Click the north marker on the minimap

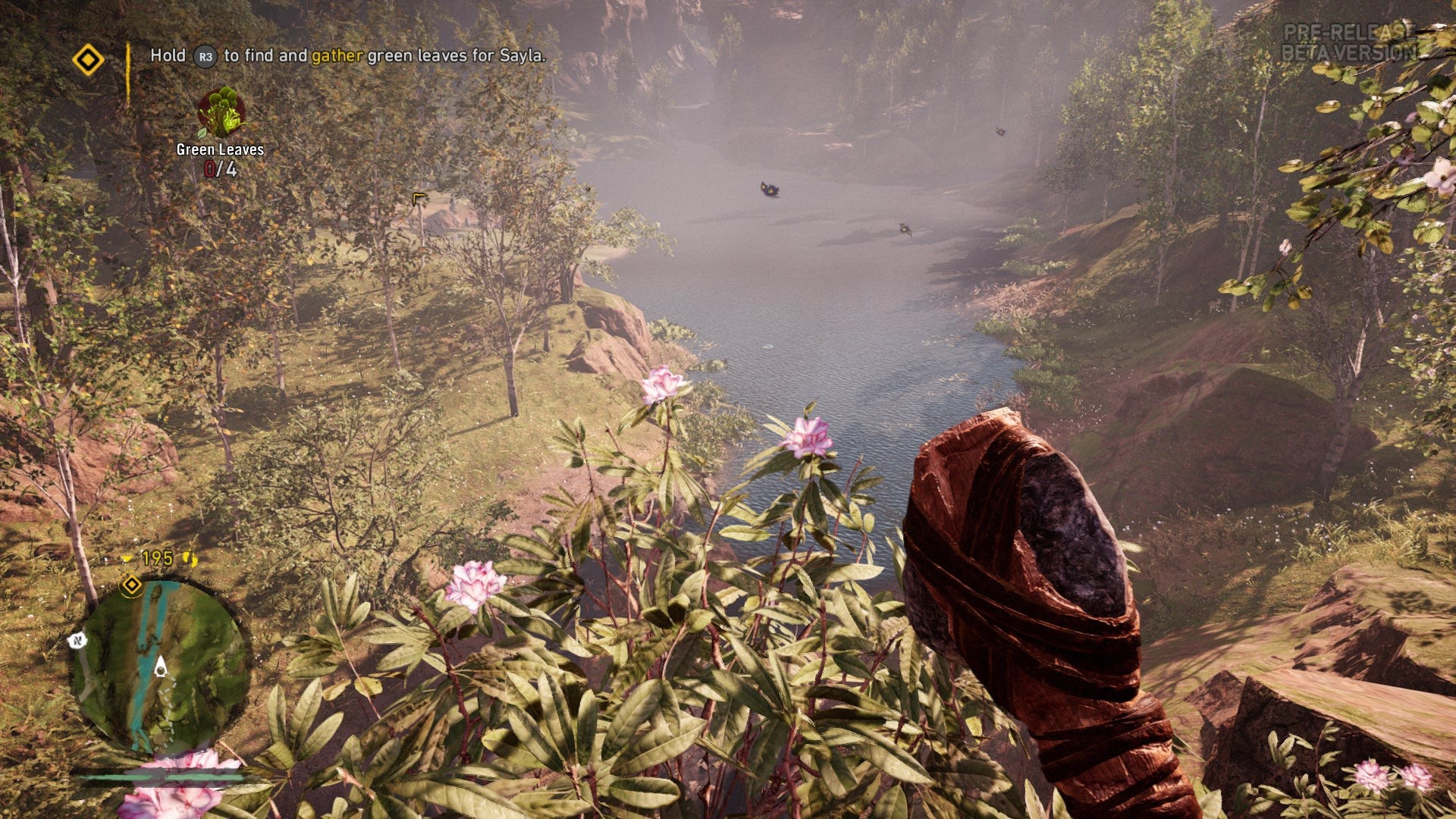(x=77, y=641)
